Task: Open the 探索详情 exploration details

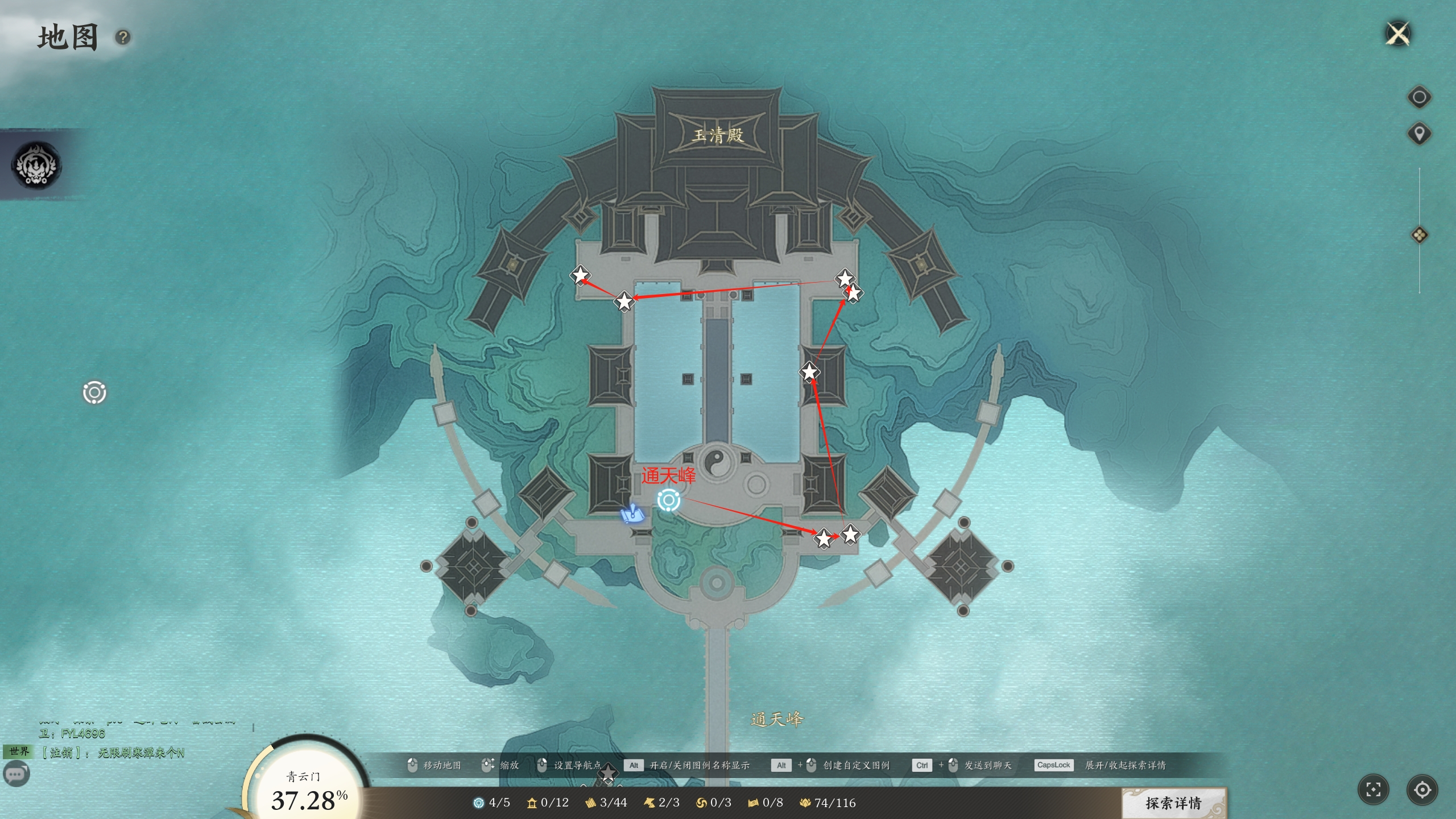Action: coord(1173,803)
